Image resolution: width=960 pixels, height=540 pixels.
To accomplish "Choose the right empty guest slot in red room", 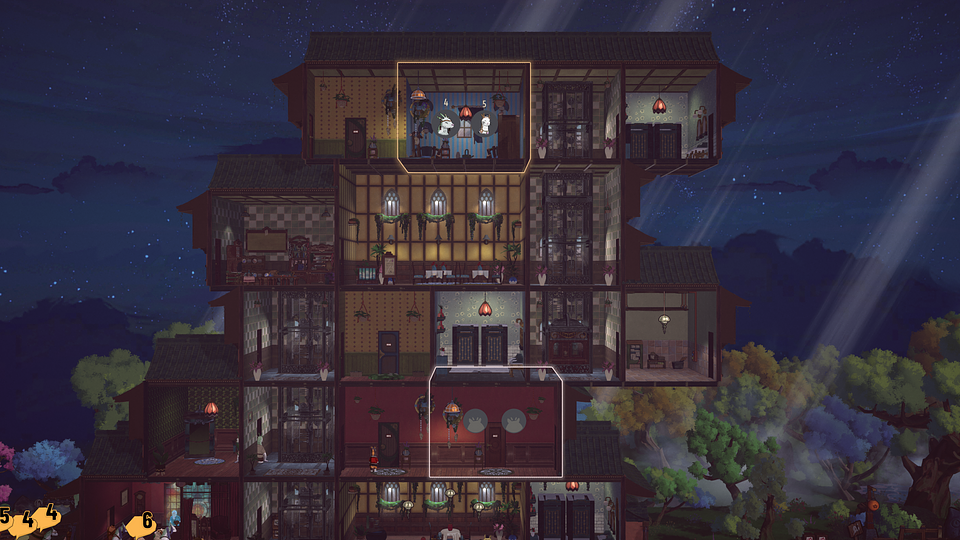I will (512, 419).
